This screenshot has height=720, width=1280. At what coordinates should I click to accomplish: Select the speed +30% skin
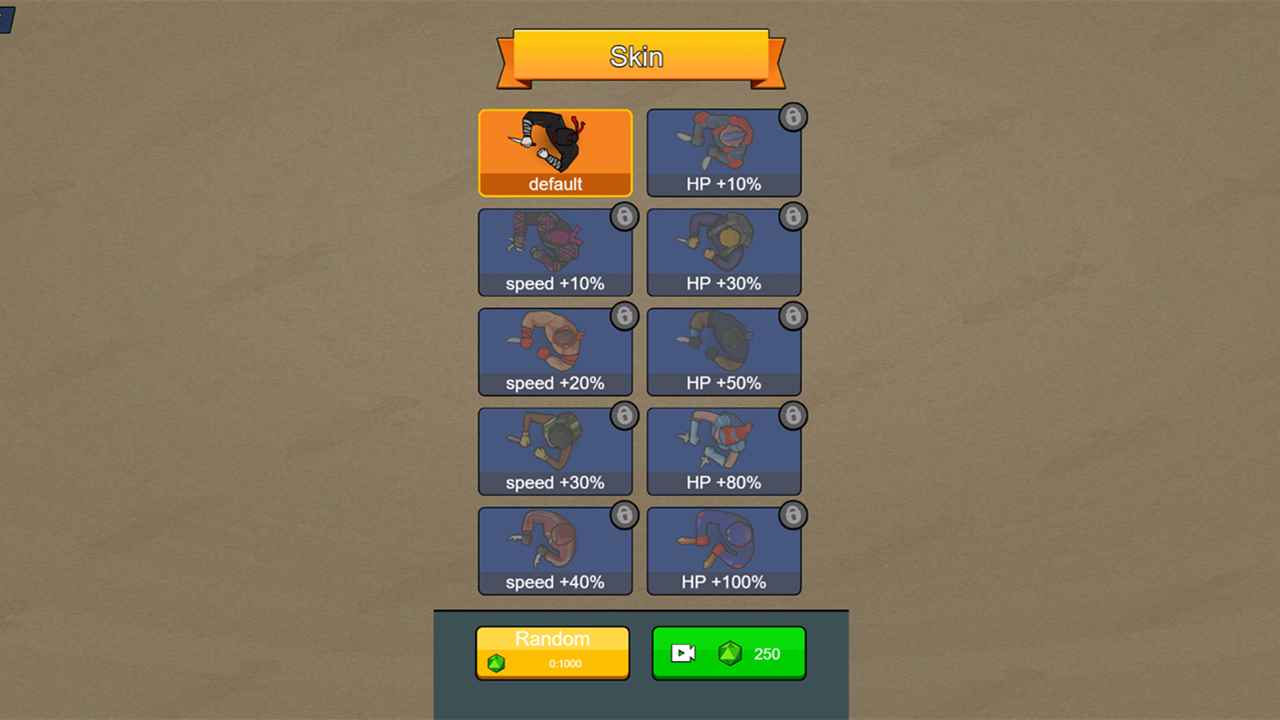pos(555,451)
